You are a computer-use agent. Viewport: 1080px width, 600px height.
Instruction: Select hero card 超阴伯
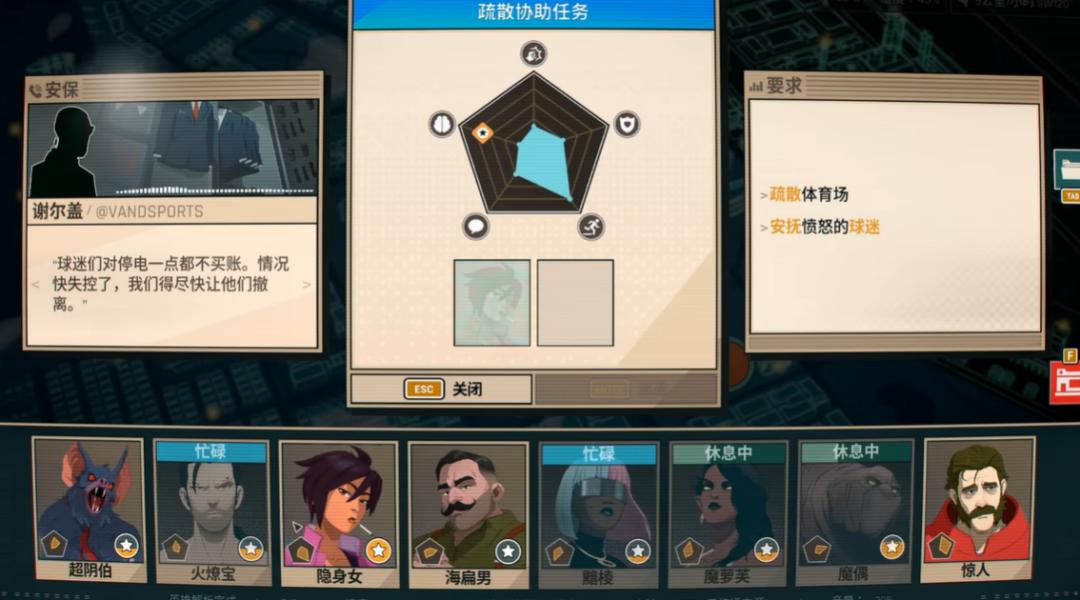coord(88,510)
